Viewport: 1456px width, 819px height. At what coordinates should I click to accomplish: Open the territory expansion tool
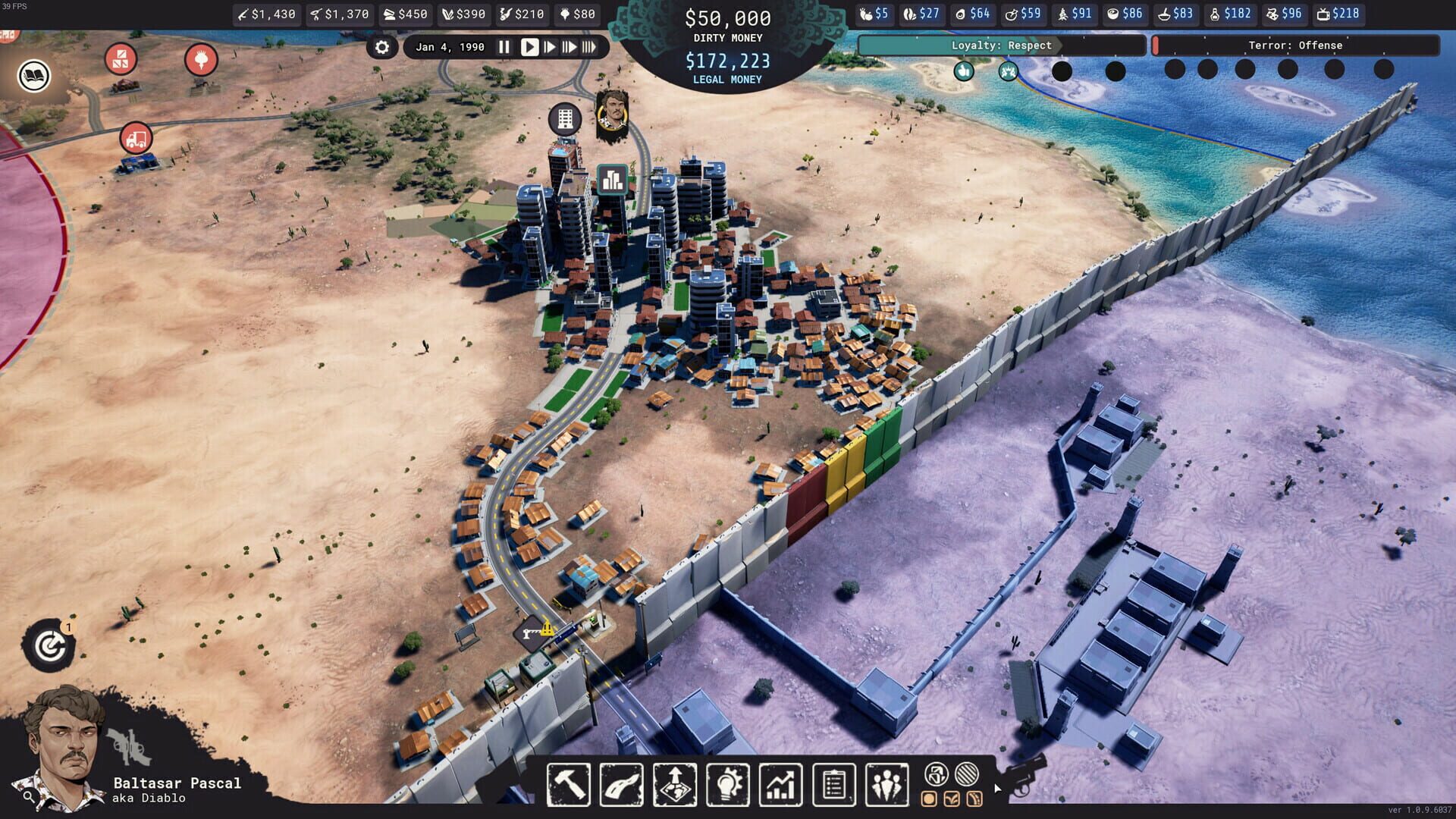(675, 785)
